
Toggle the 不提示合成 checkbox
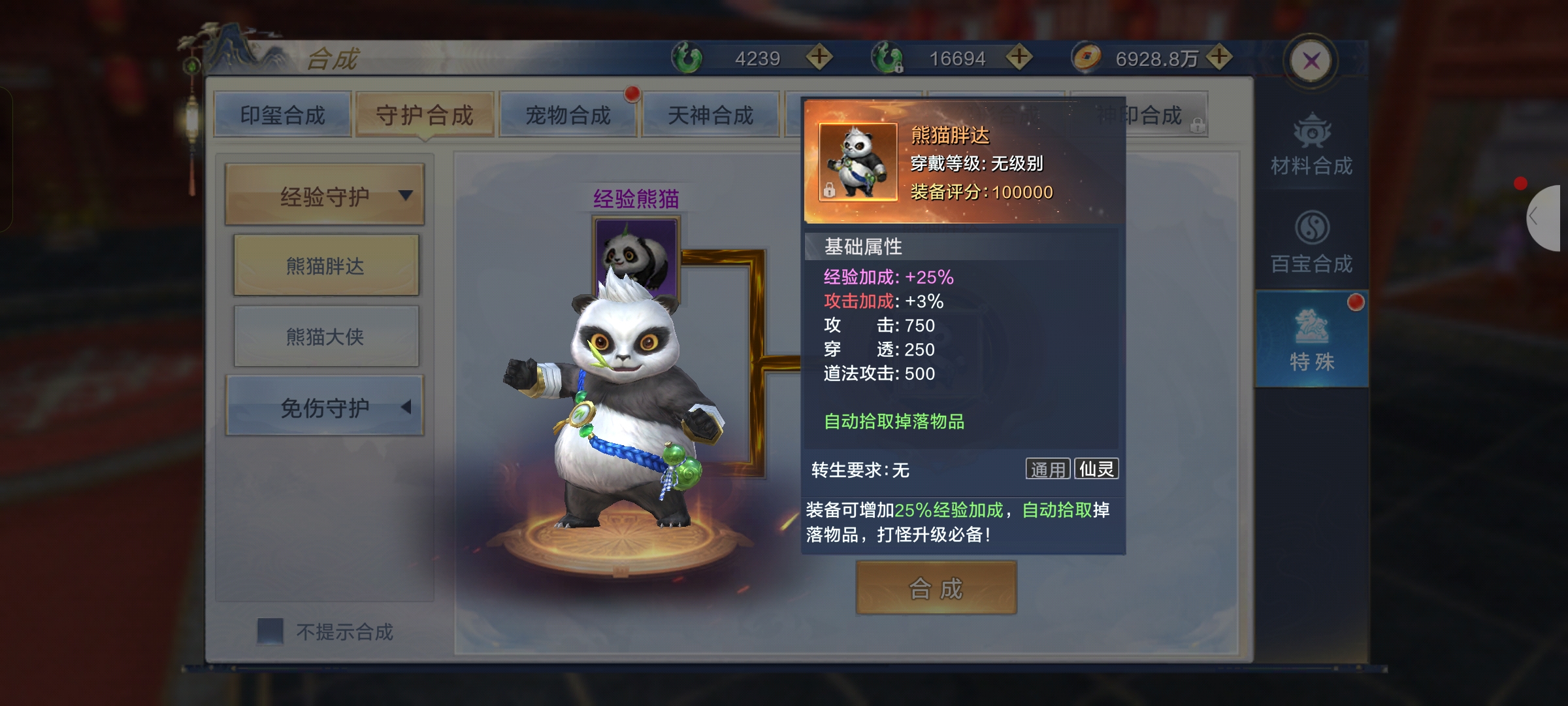pyautogui.click(x=270, y=631)
